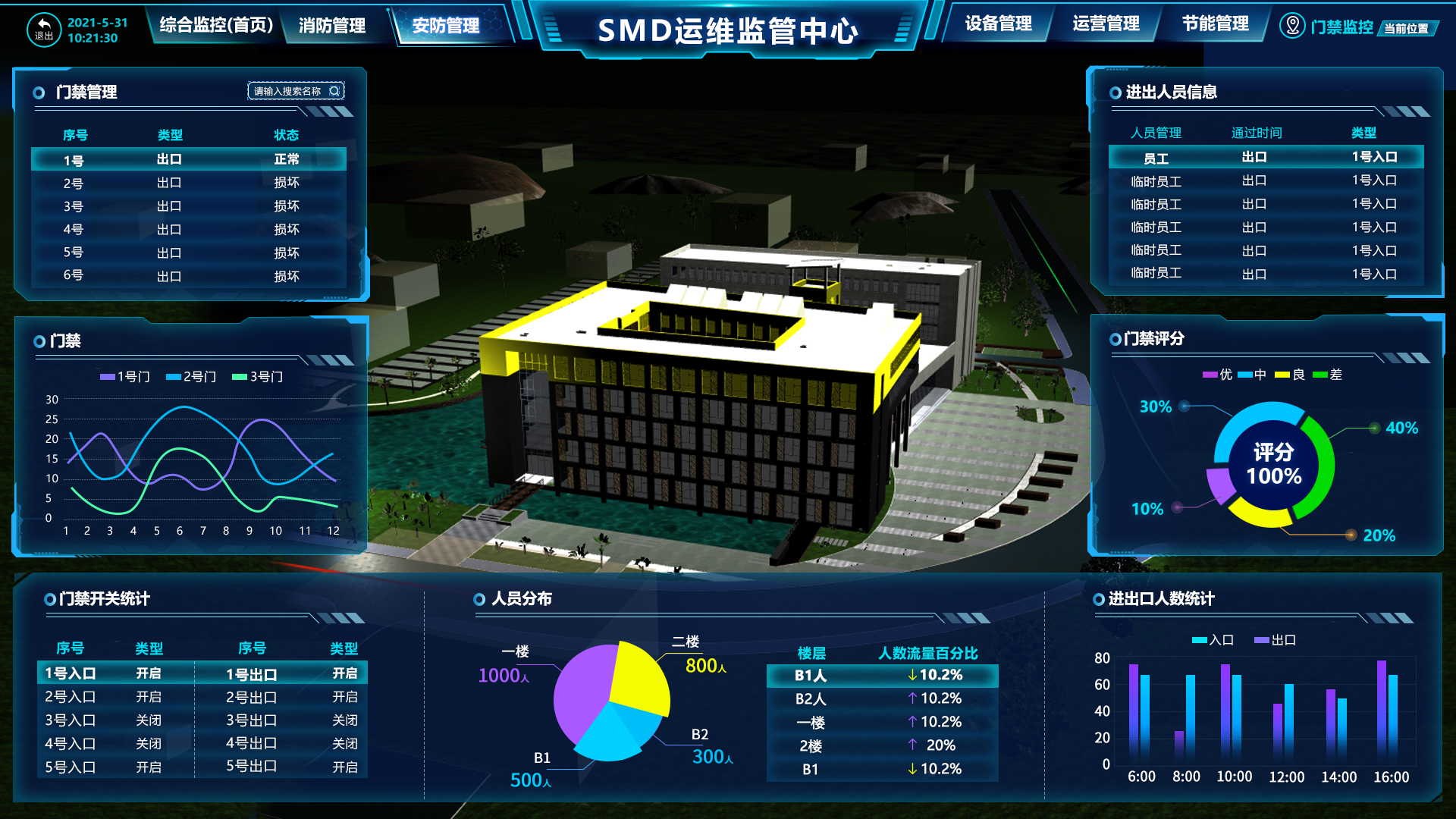Click the circular indicator icon on 人员分布 panel header
Viewport: 1456px width, 819px height.
(478, 598)
